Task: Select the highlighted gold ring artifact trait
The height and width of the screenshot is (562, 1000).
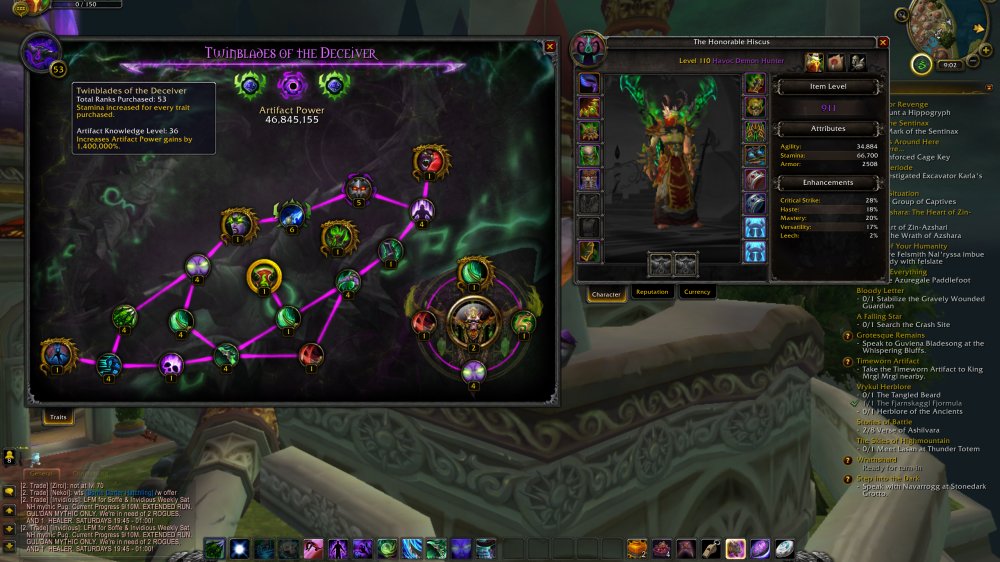Action: point(264,277)
